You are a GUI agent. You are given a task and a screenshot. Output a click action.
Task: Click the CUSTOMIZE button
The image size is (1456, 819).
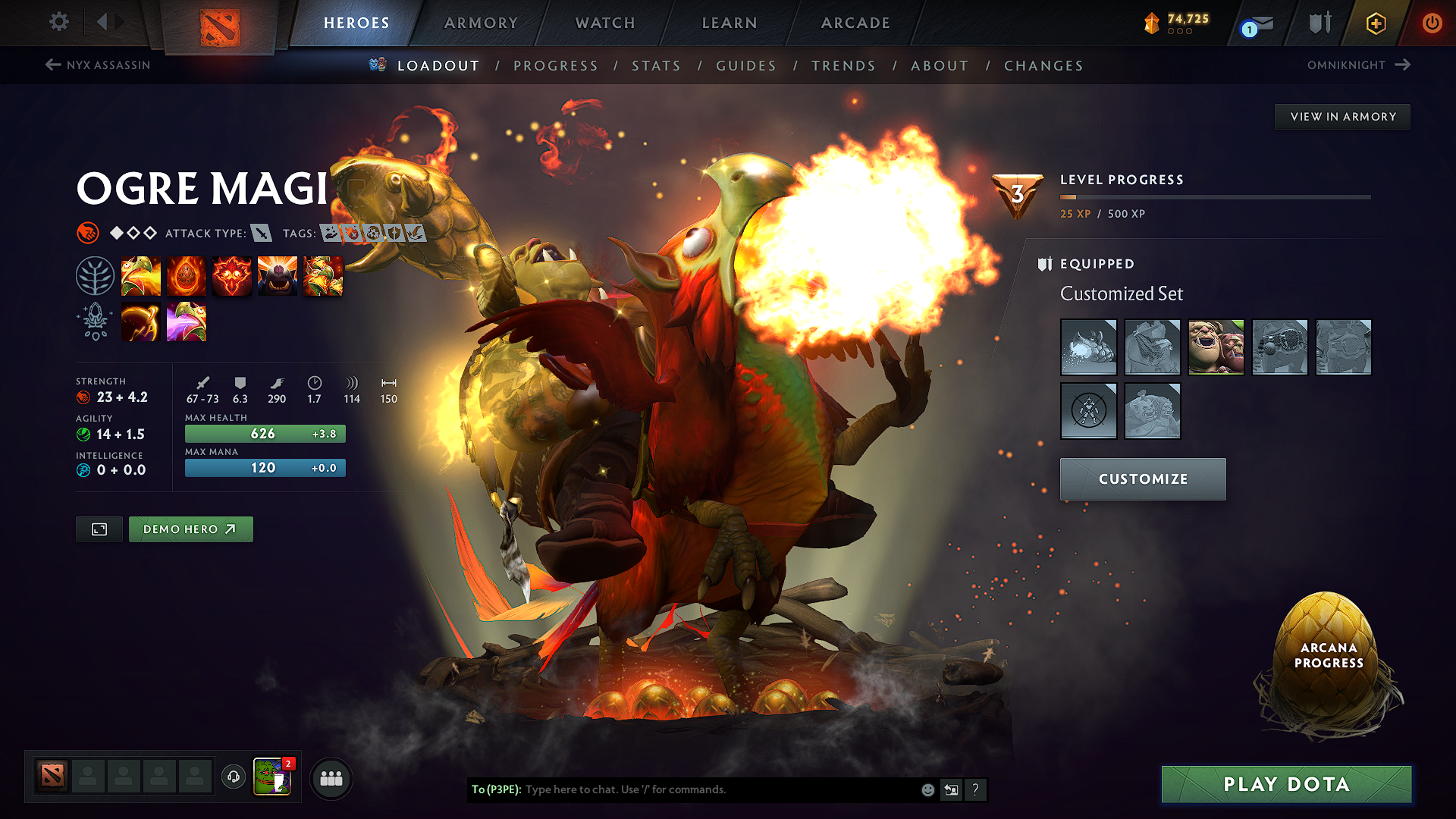click(x=1143, y=479)
